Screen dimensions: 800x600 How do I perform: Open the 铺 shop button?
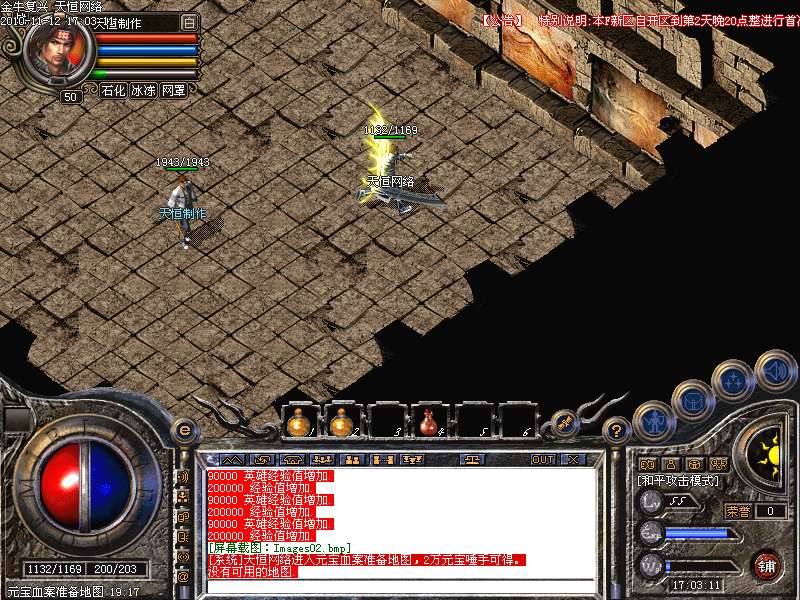[767, 565]
